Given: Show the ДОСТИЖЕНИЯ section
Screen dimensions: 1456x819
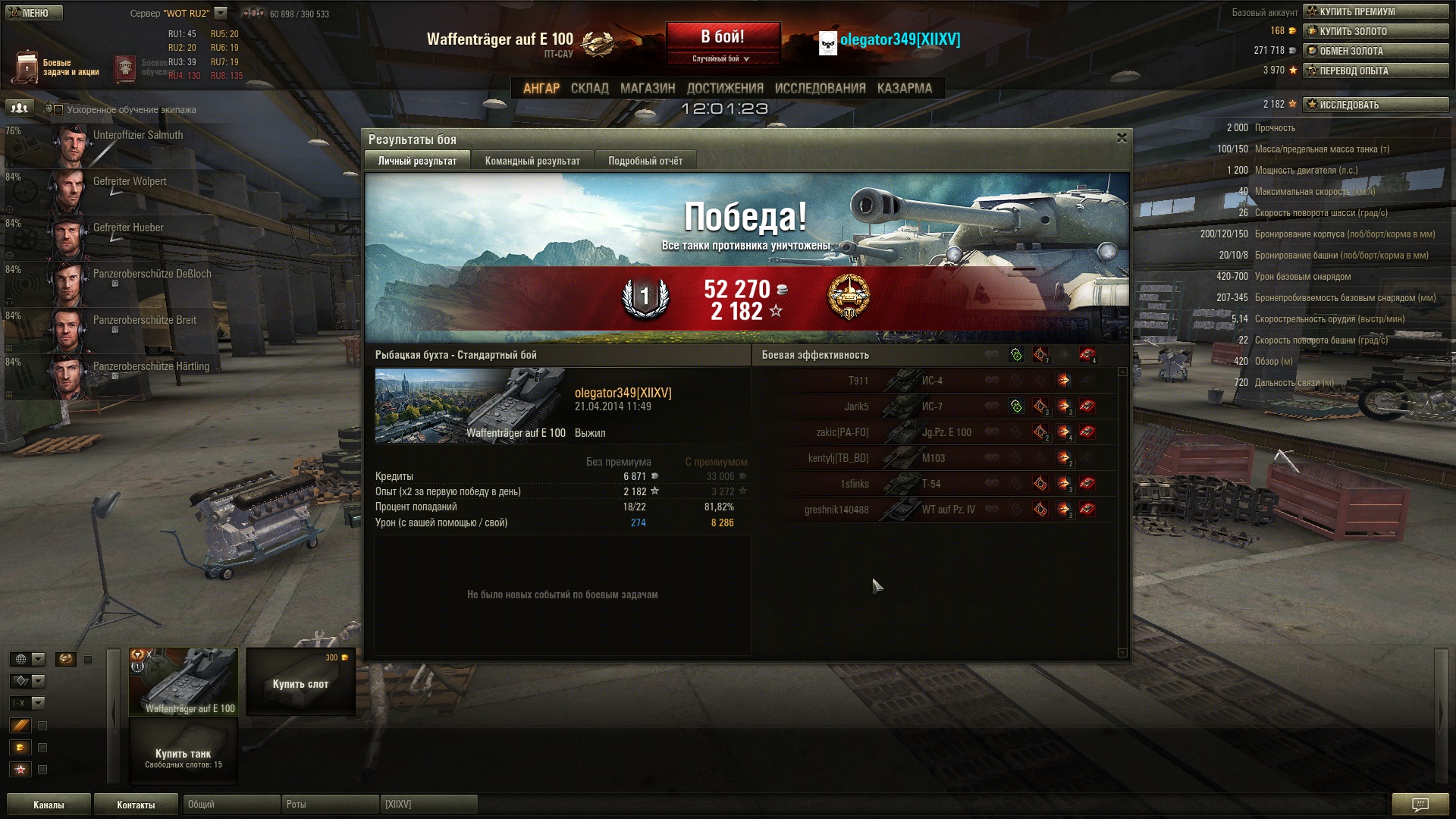Looking at the screenshot, I should point(724,89).
